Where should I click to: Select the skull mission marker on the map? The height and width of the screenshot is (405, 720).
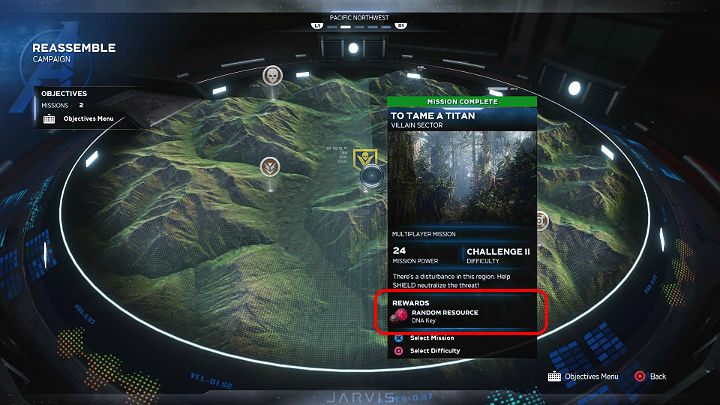point(272,75)
